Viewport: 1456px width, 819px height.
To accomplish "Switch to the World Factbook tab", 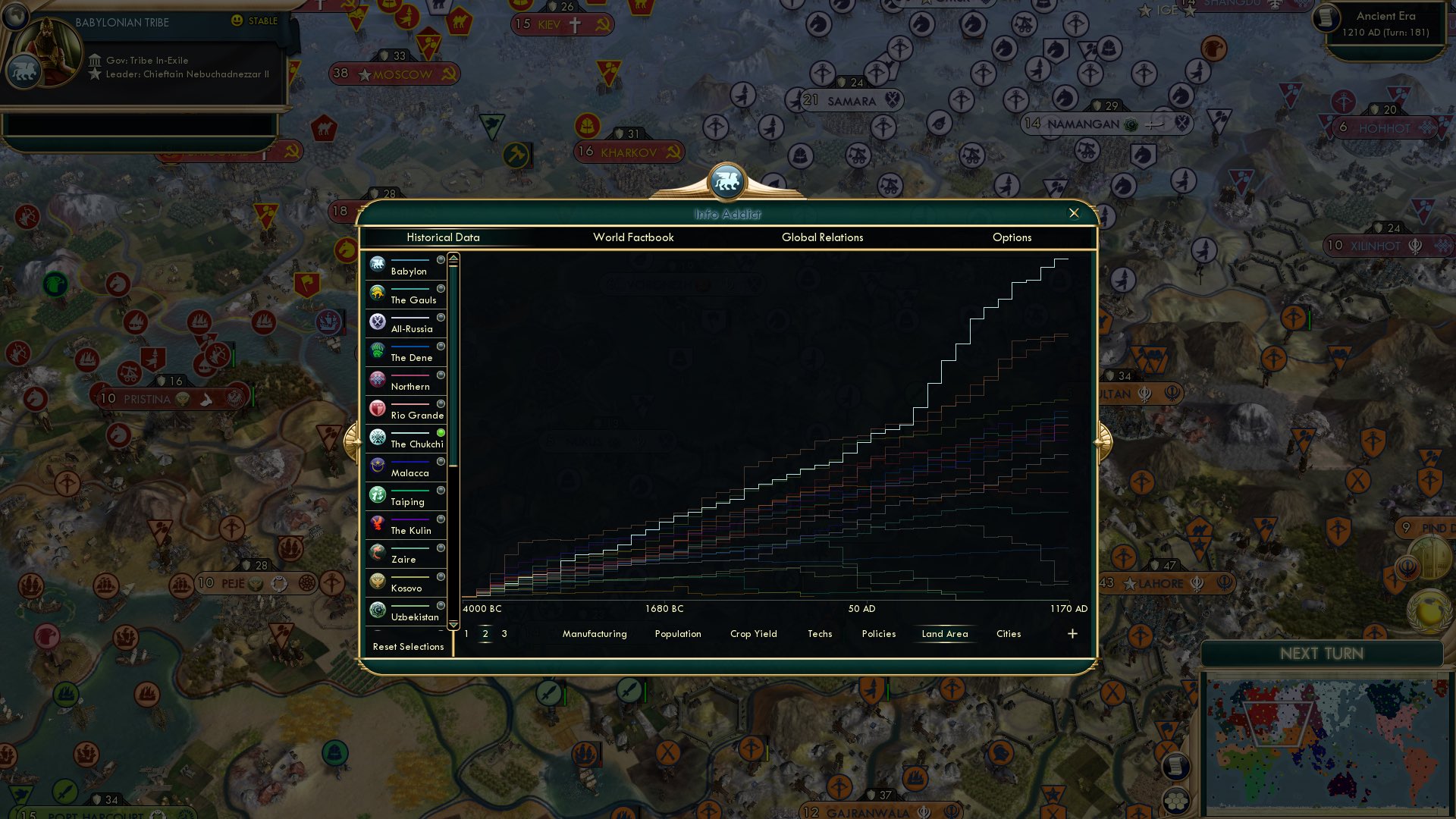I will (x=633, y=237).
